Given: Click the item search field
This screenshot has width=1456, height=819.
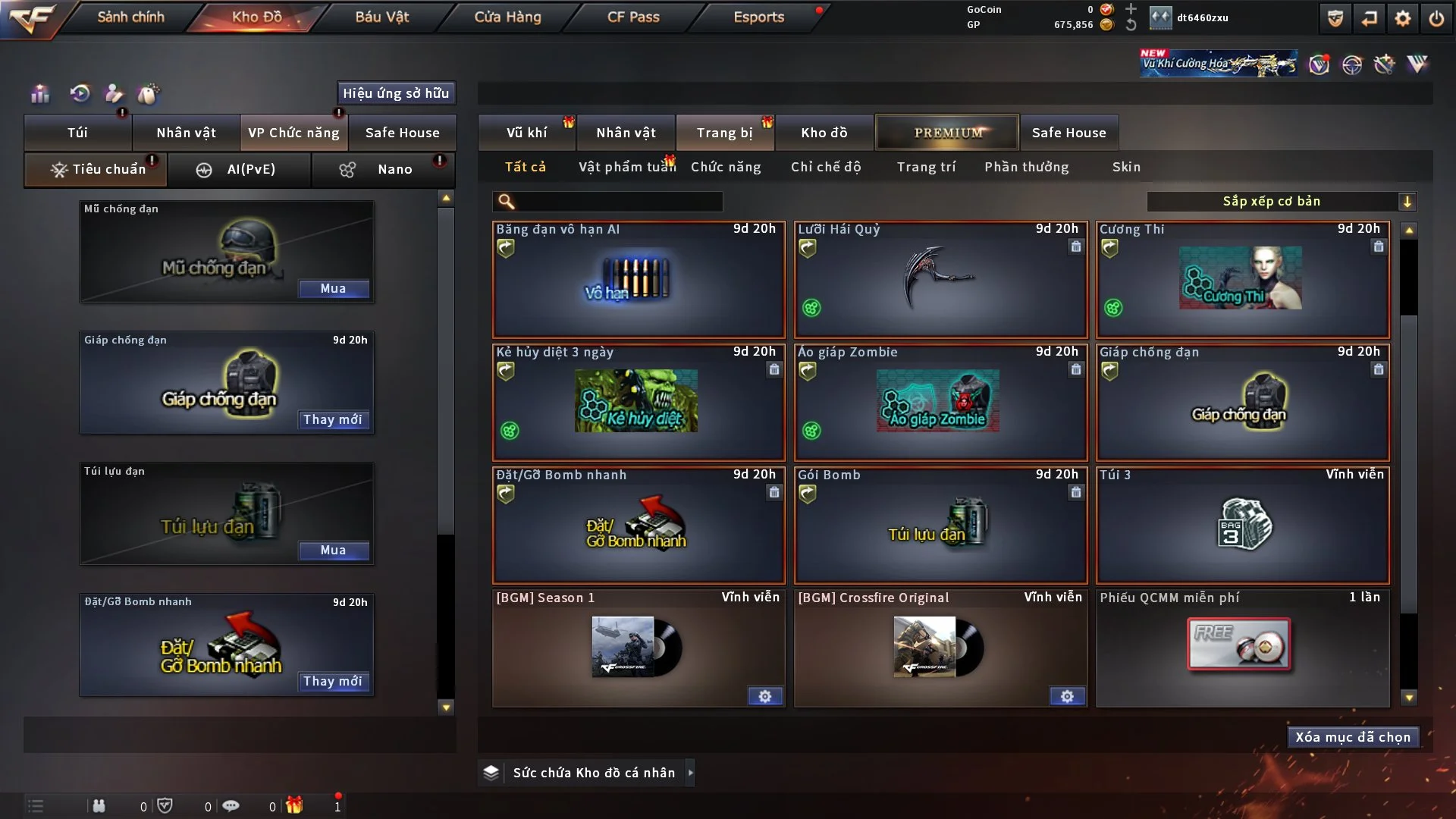Looking at the screenshot, I should point(618,201).
